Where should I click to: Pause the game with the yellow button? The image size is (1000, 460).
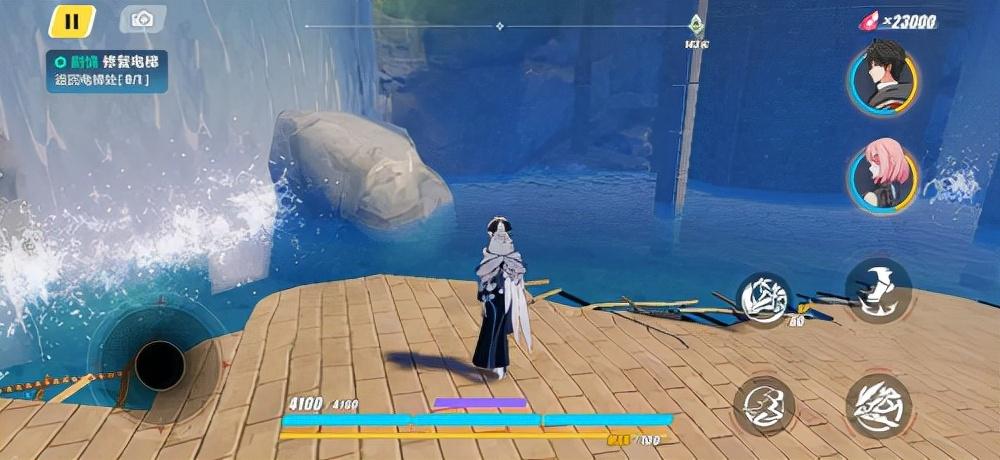pyautogui.click(x=71, y=20)
